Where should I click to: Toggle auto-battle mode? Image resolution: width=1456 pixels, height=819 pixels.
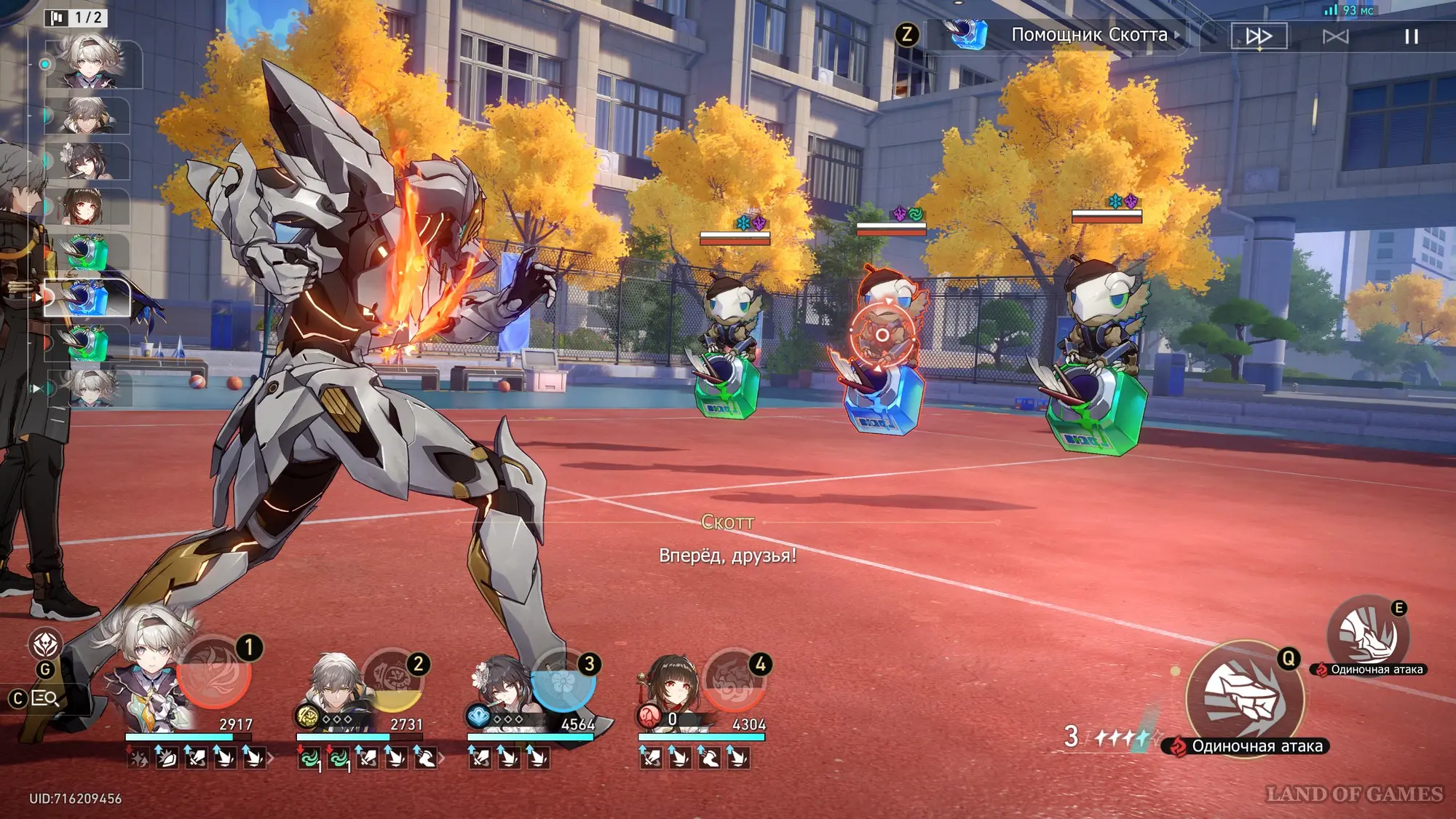point(1335,36)
